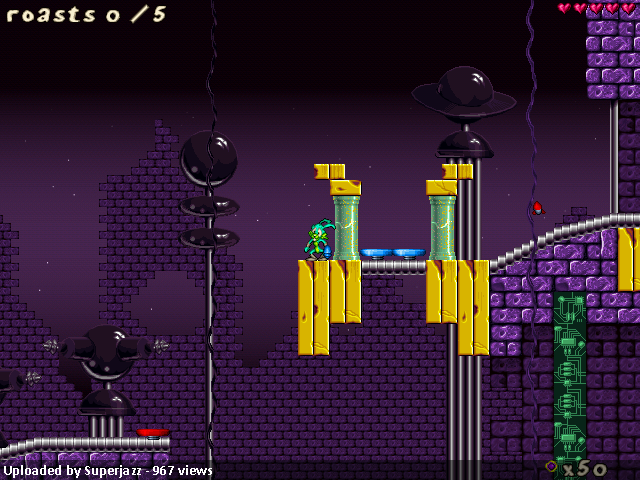This screenshot has width=640, height=480.
Task: Select the purple orb weapon ammo icon
Action: [x=551, y=466]
